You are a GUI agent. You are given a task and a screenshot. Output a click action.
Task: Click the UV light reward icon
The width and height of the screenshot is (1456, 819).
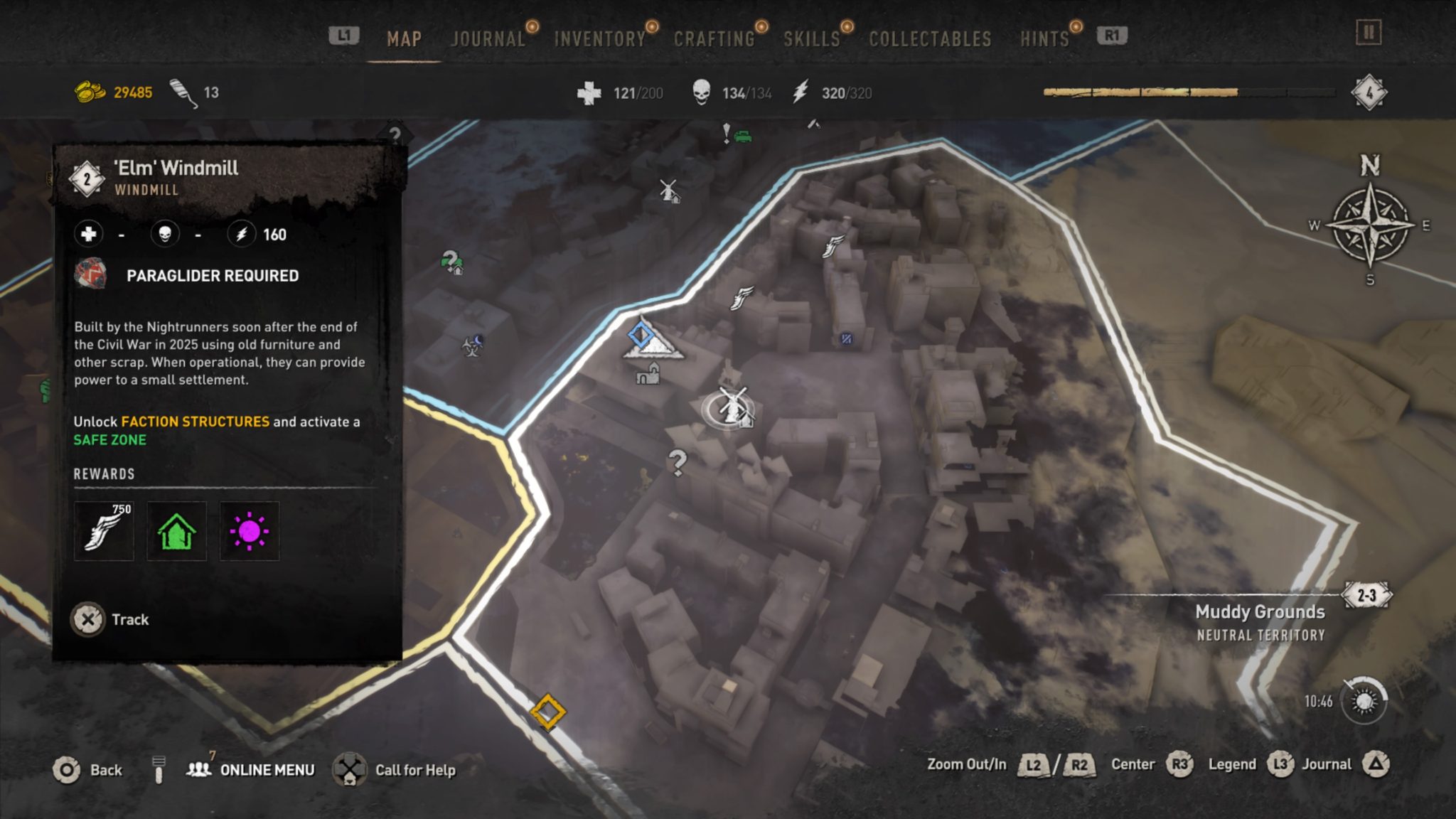250,531
